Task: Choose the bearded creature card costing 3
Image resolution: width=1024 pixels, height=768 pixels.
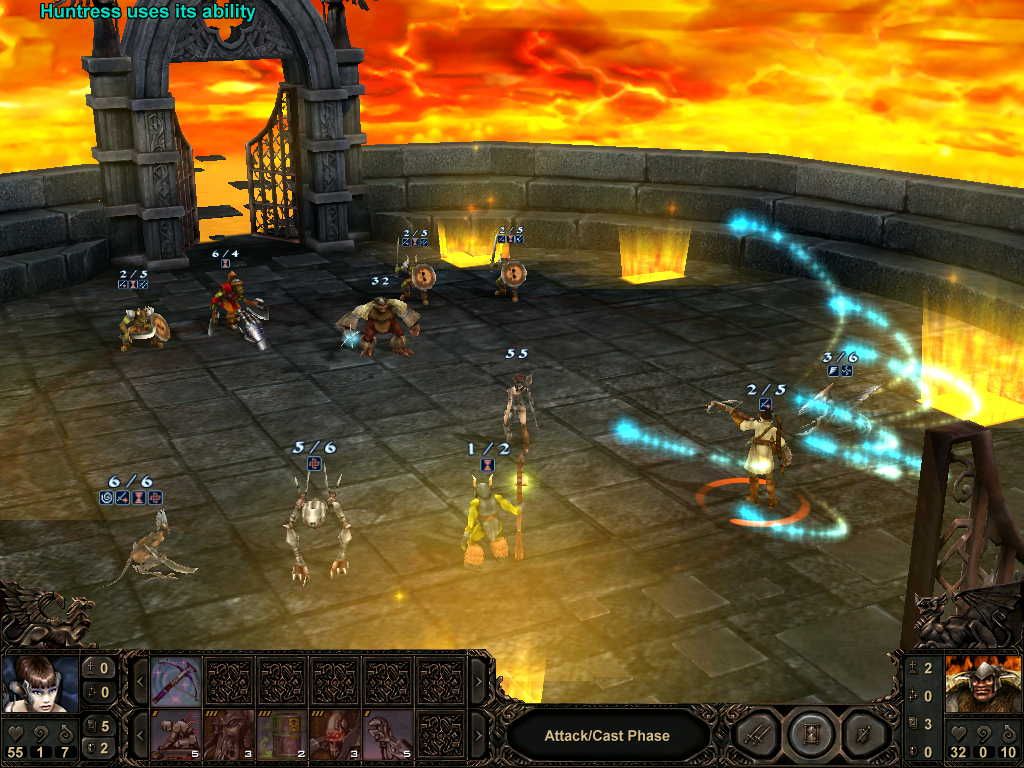Action: click(x=229, y=734)
